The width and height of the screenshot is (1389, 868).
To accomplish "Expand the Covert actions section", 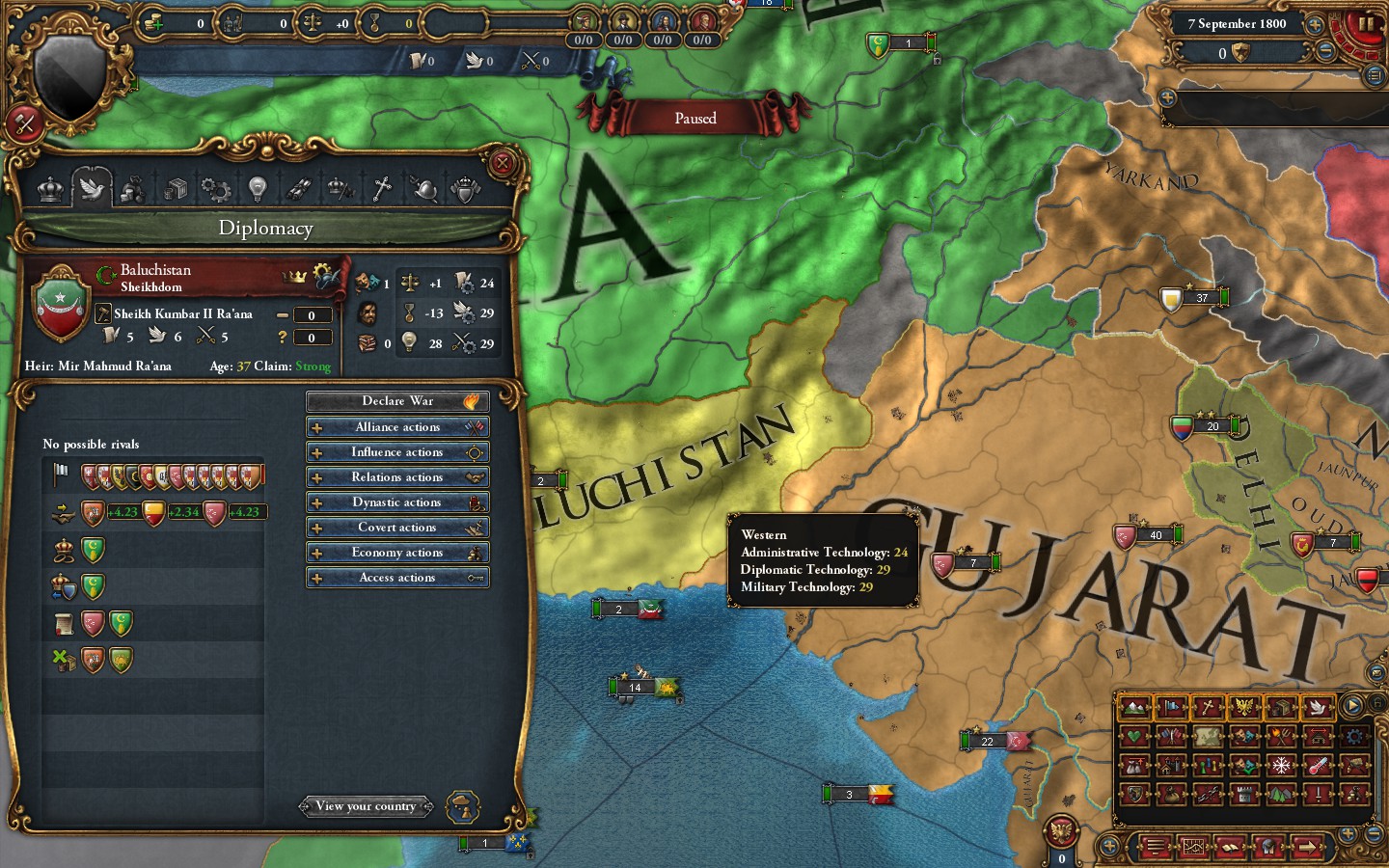I will (x=397, y=527).
